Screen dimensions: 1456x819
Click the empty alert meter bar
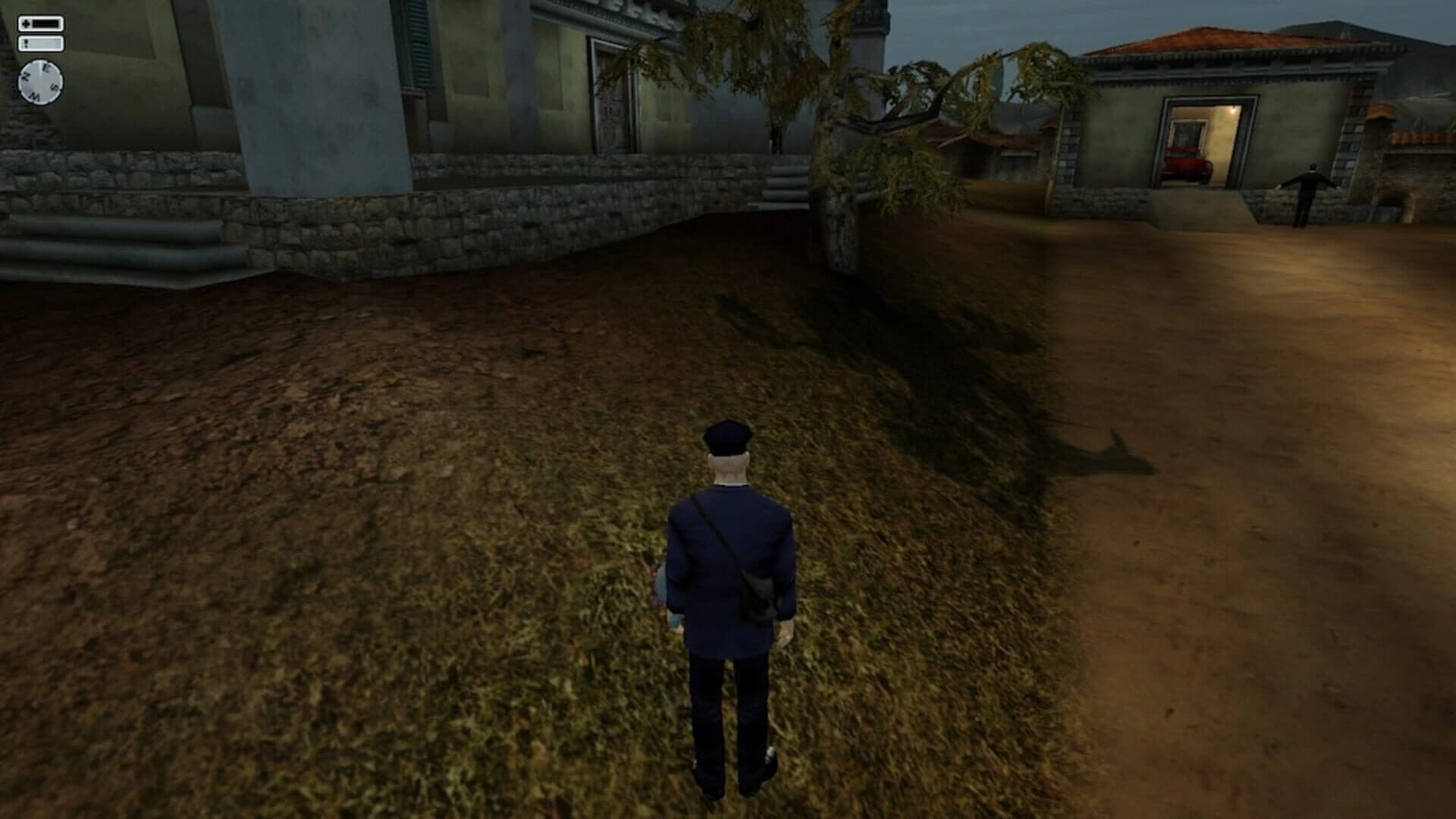click(44, 42)
